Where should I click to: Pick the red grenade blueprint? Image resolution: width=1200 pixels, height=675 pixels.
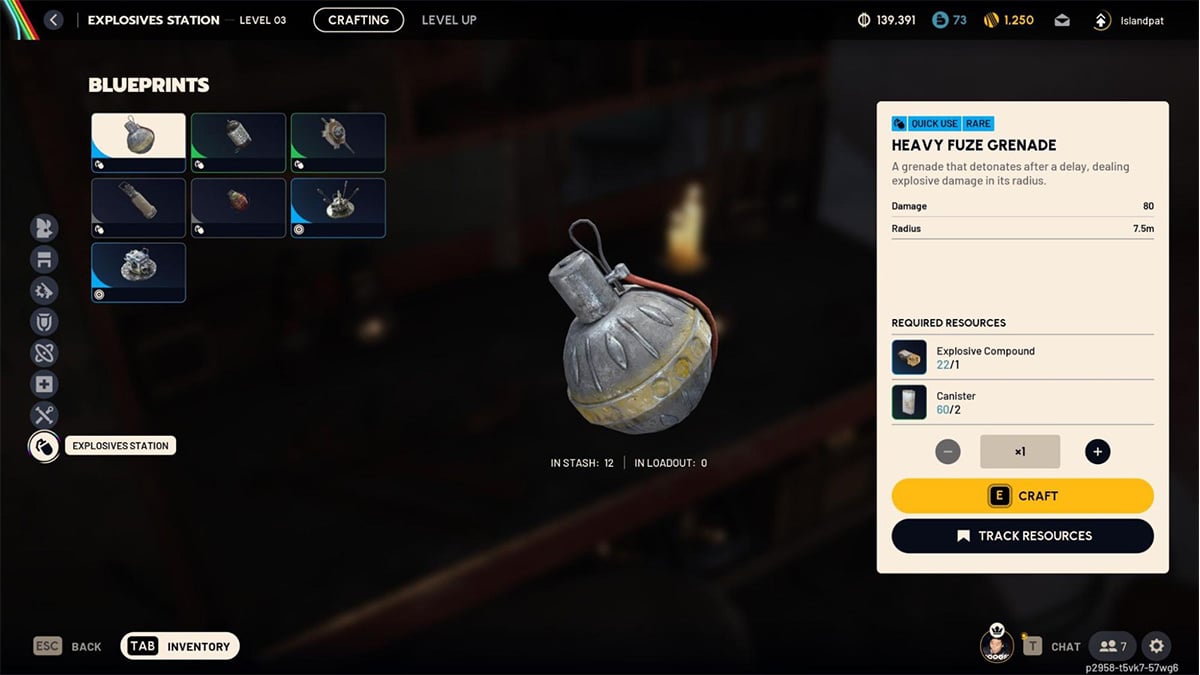238,208
